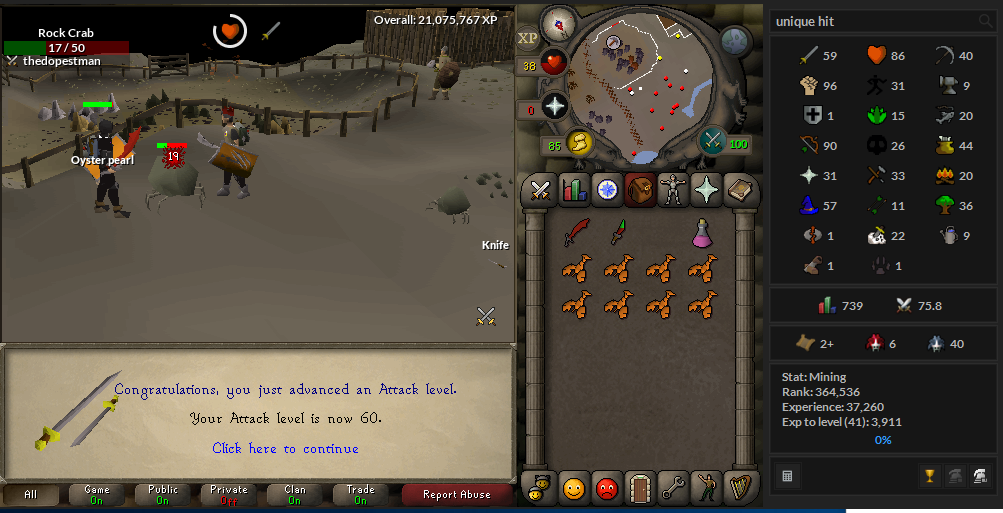The height and width of the screenshot is (513, 1003).
Task: Toggle the XP drops button
Action: pyautogui.click(x=527, y=39)
